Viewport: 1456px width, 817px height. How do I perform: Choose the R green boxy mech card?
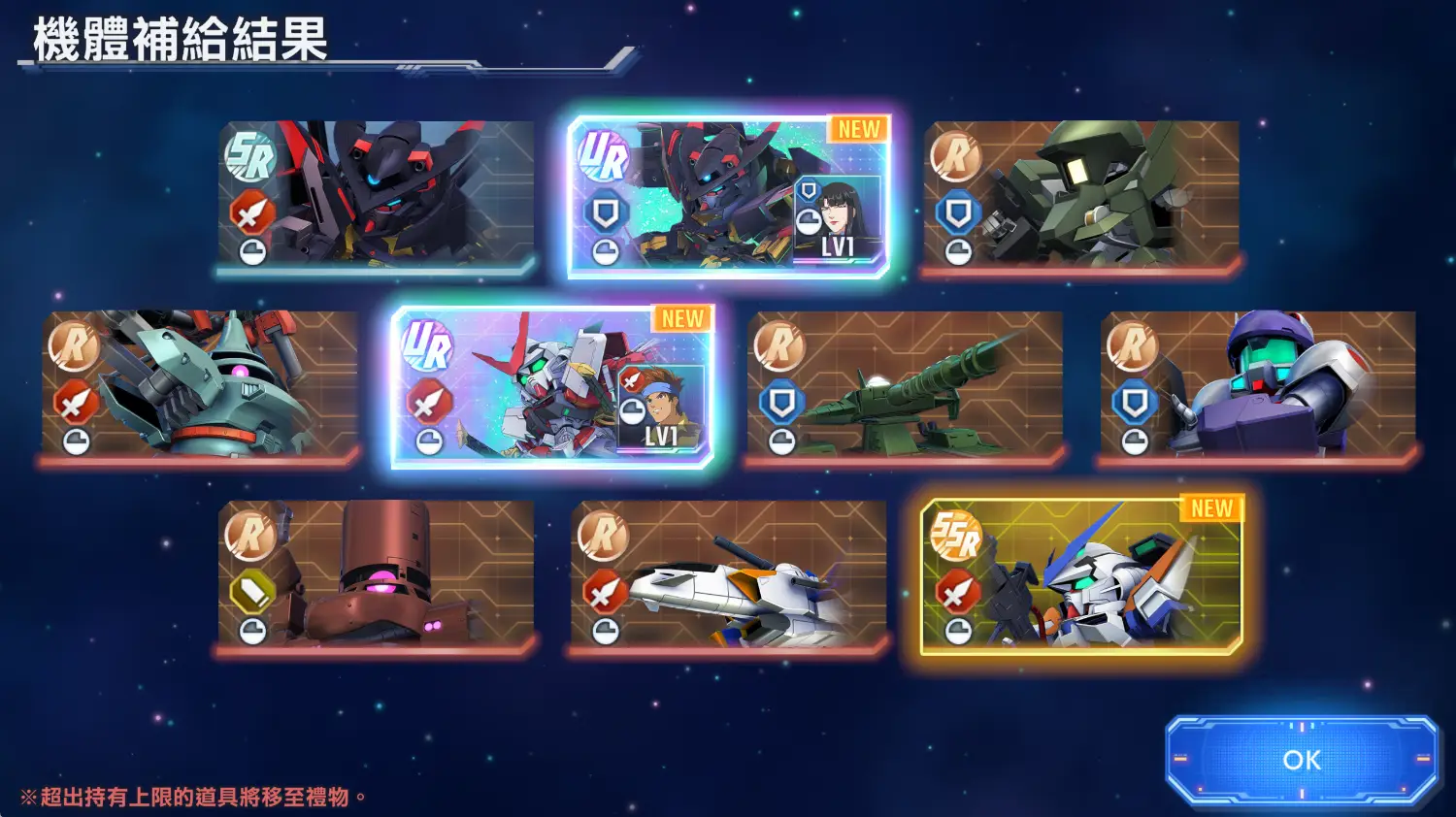click(x=1081, y=195)
